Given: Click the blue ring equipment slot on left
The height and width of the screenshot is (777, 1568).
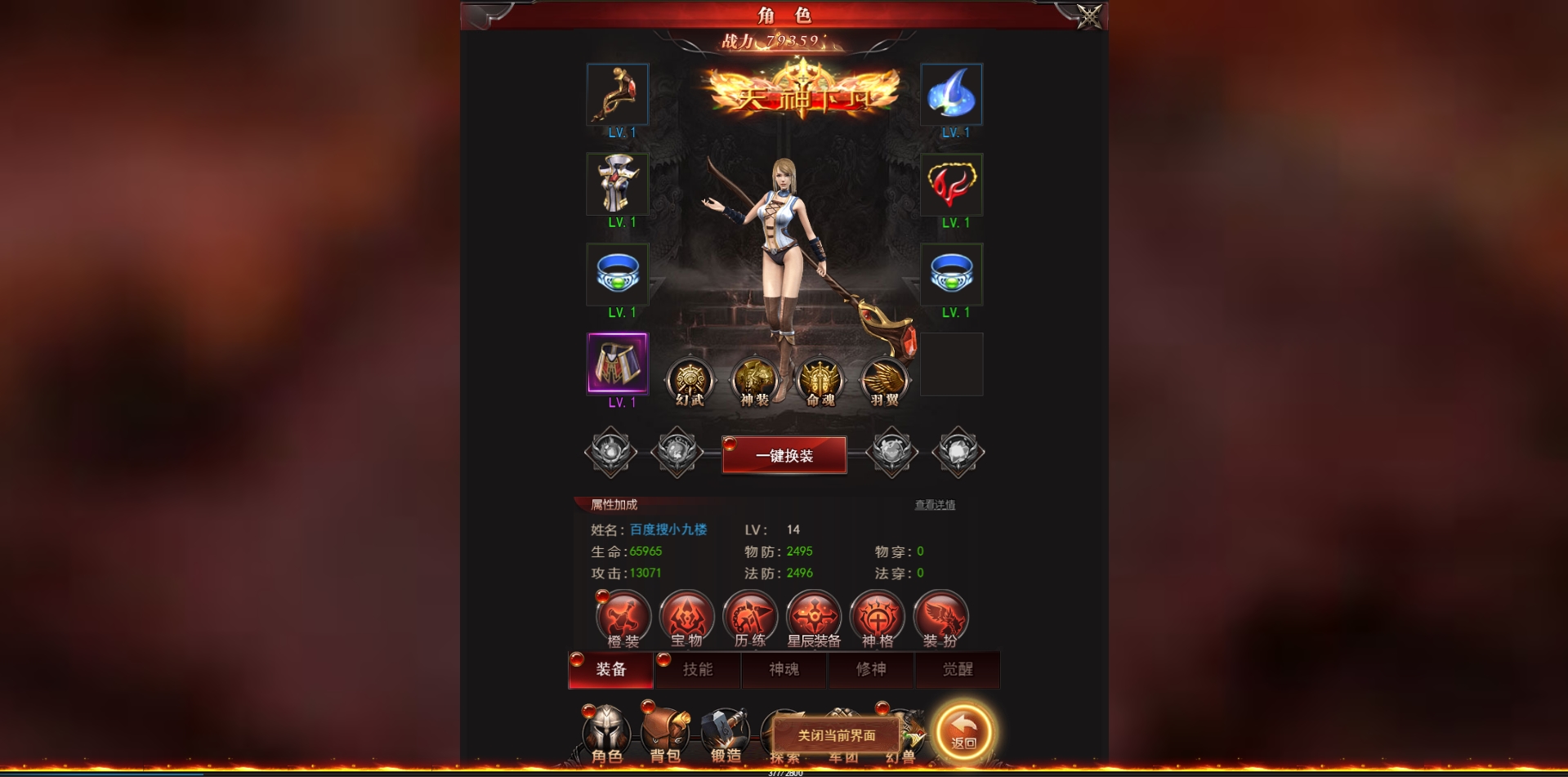Looking at the screenshot, I should coord(618,275).
